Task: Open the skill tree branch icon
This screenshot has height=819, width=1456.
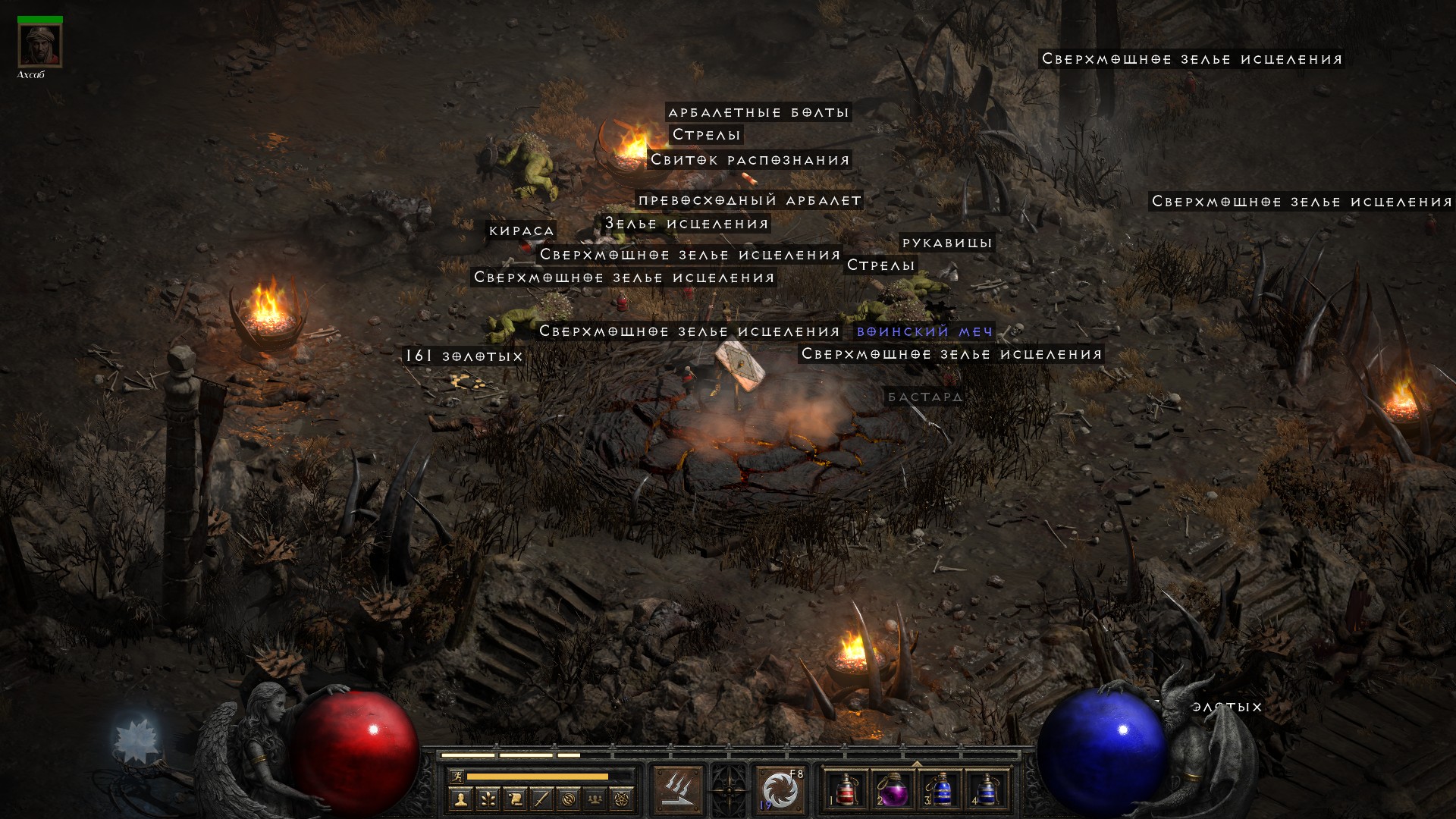Action: click(488, 799)
